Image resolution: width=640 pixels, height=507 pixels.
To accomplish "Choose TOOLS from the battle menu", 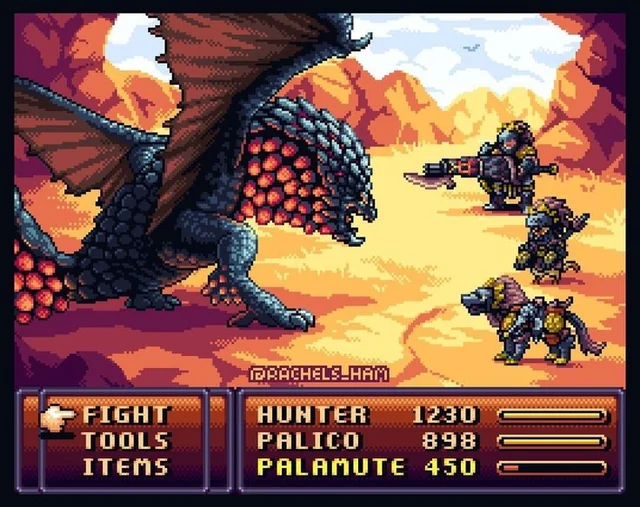I will (126, 440).
